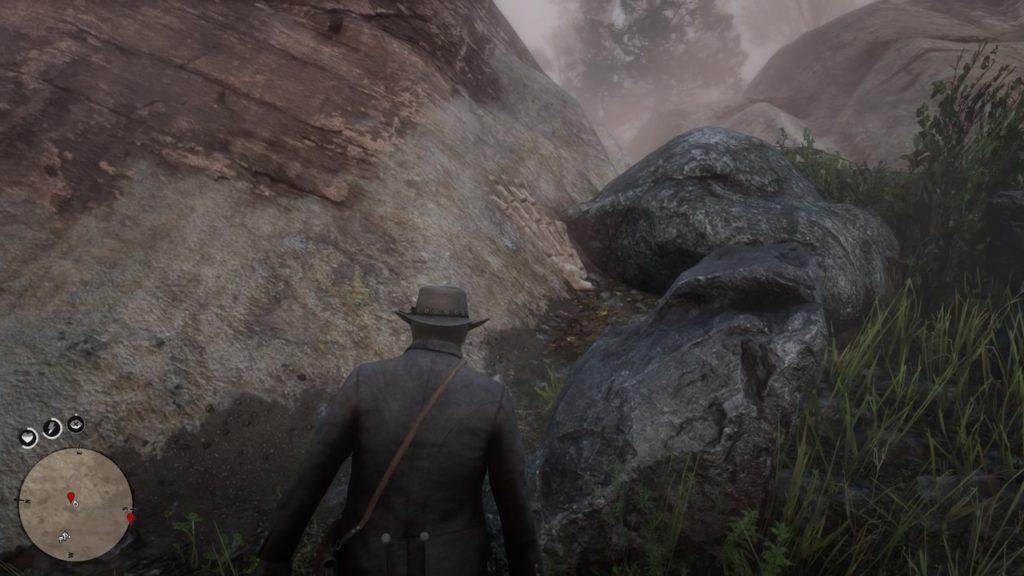Click the lightning bolt stamina core
This screenshot has height=576, width=1024.
51,428
